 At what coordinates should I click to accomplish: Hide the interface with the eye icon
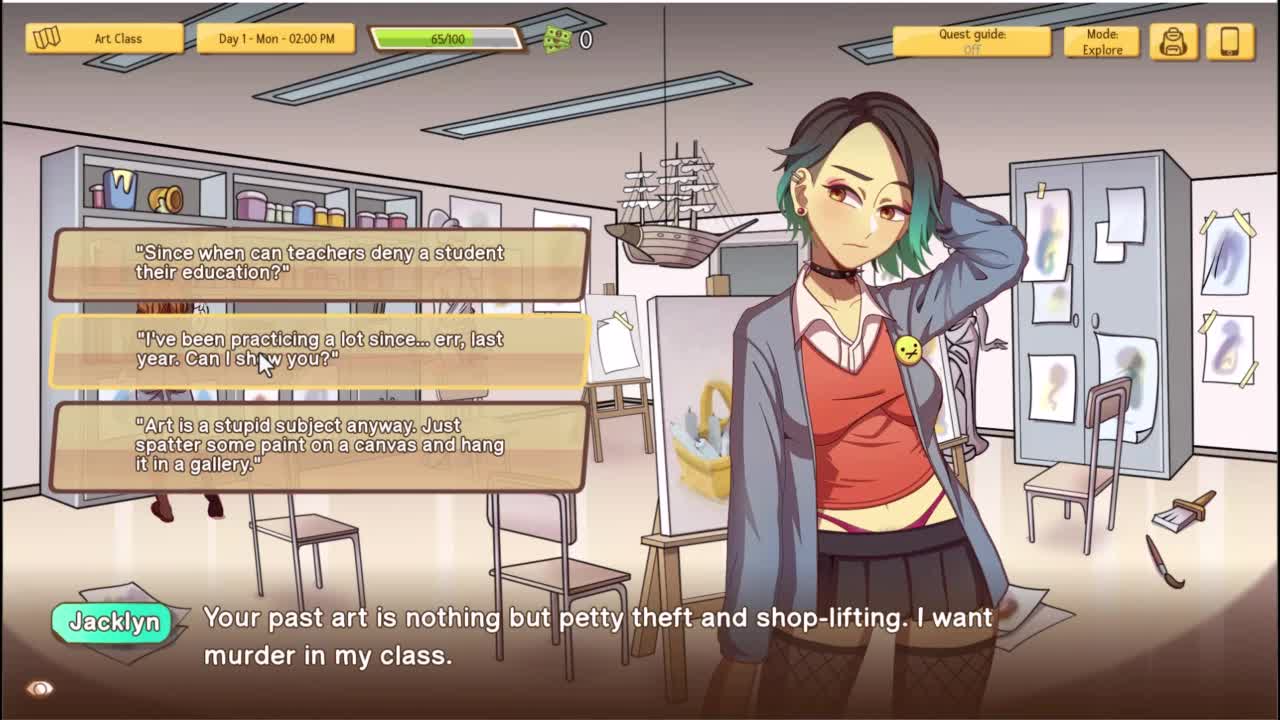[40, 688]
